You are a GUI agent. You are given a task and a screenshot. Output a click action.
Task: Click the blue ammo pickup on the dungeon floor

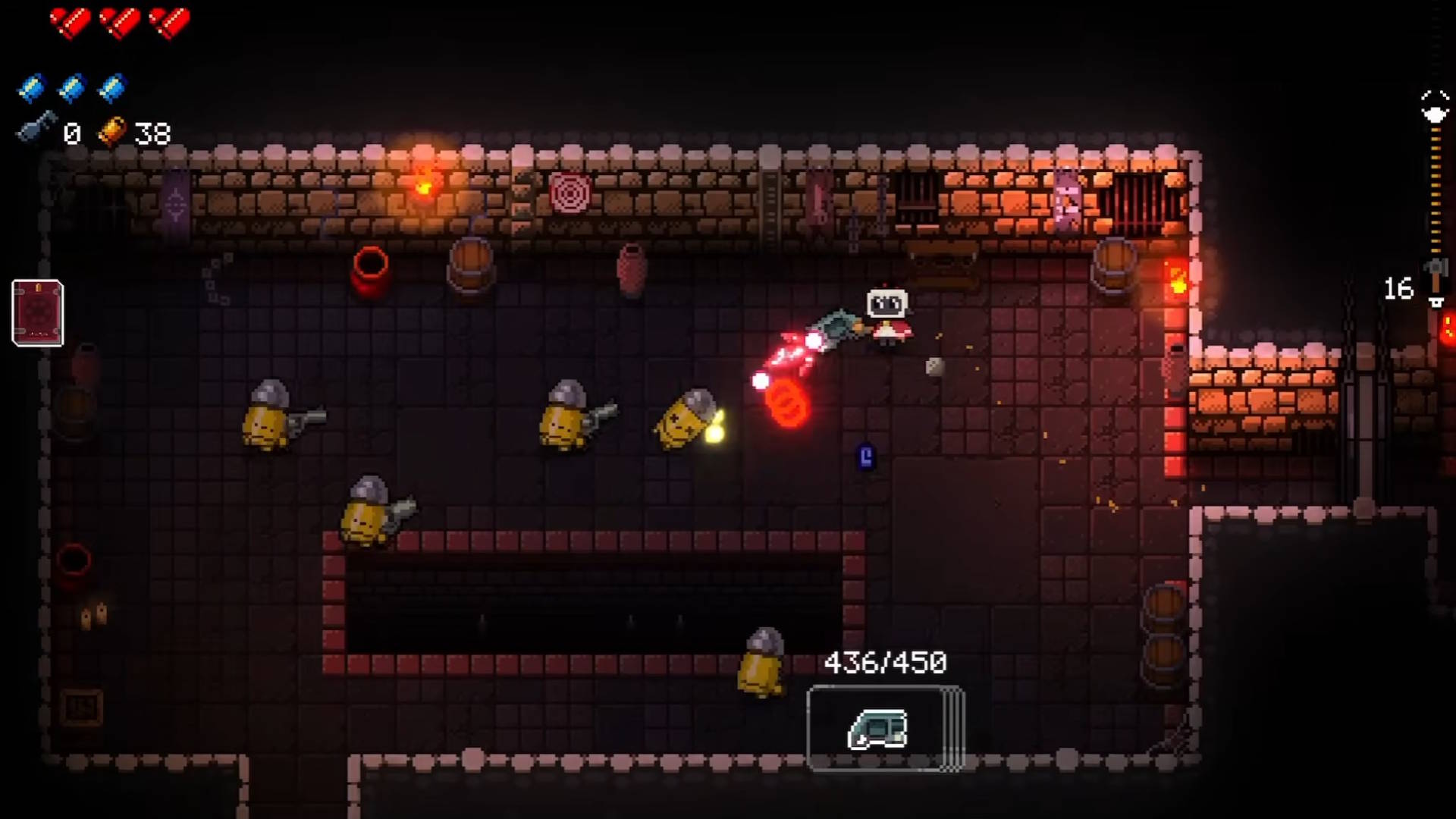coord(867,456)
